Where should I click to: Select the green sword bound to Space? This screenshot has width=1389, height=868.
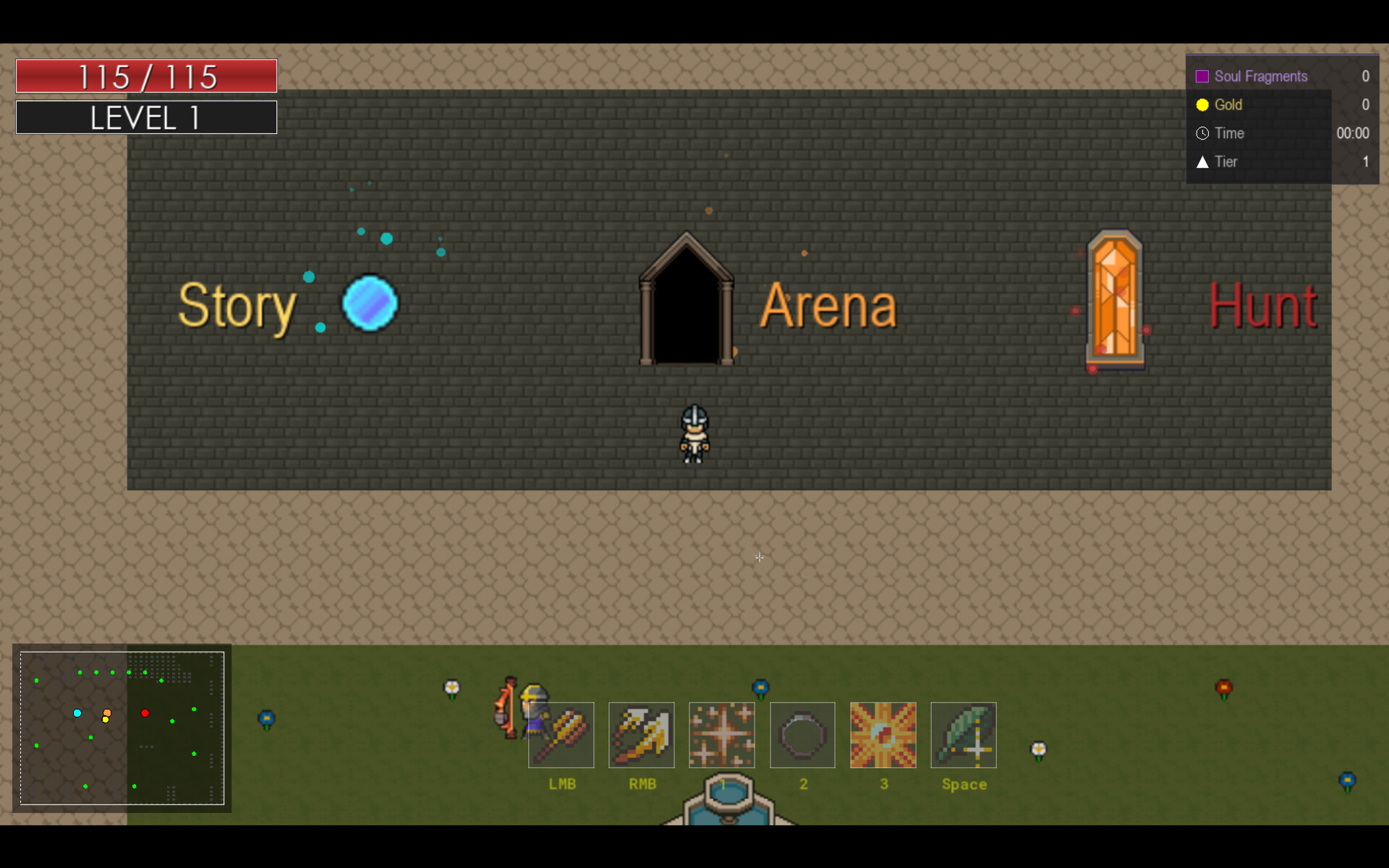pyautogui.click(x=964, y=735)
